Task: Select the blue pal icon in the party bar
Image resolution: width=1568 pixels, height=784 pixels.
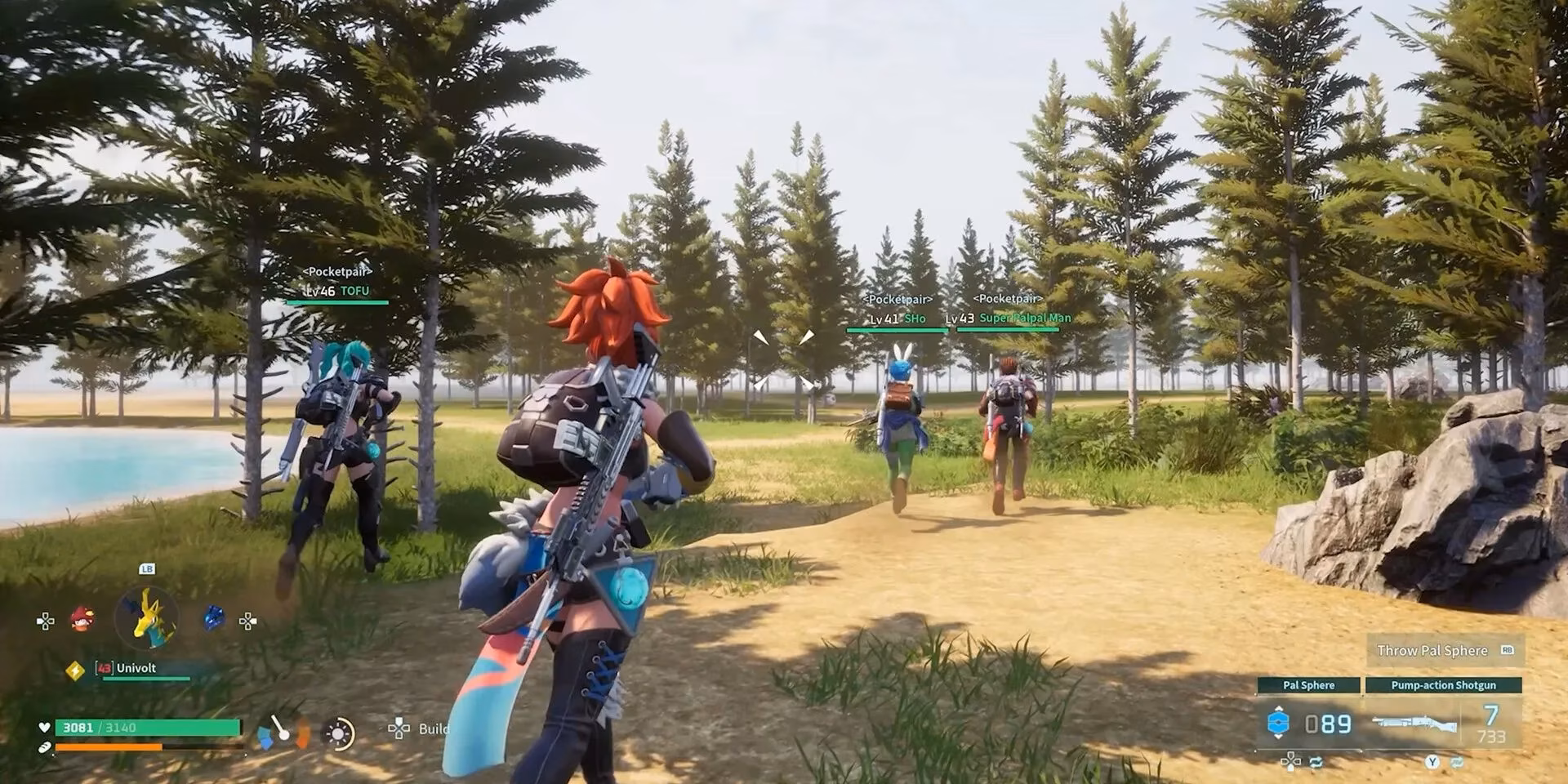Action: (212, 617)
